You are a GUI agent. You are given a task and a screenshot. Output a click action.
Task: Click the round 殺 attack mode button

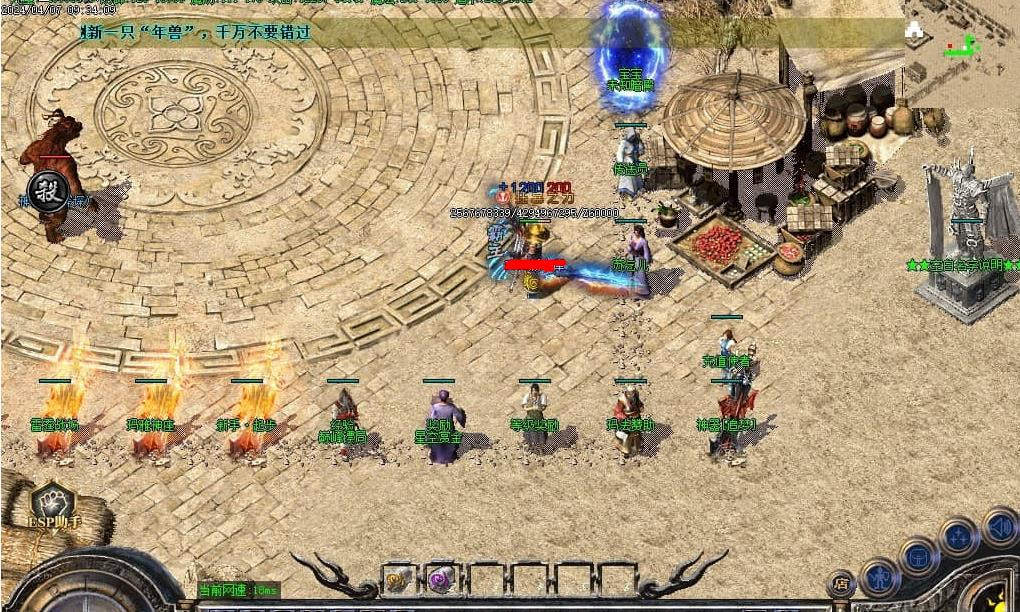tap(47, 191)
